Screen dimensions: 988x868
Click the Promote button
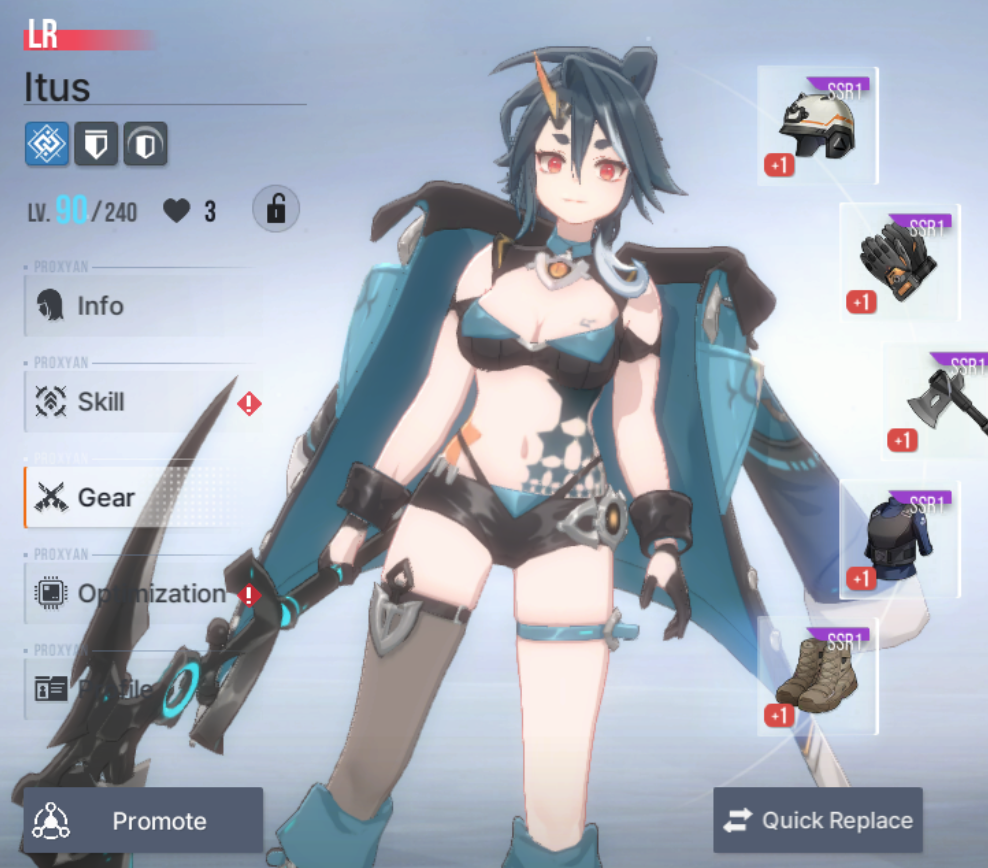coord(143,821)
